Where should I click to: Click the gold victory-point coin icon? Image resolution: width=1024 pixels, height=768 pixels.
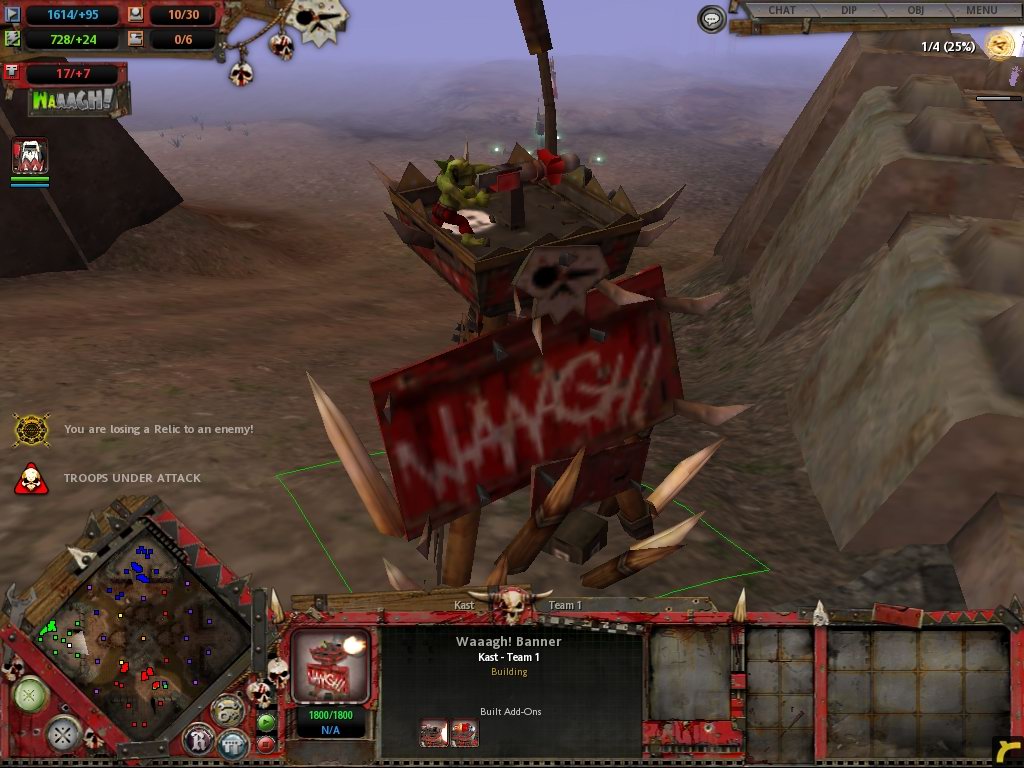(x=999, y=44)
